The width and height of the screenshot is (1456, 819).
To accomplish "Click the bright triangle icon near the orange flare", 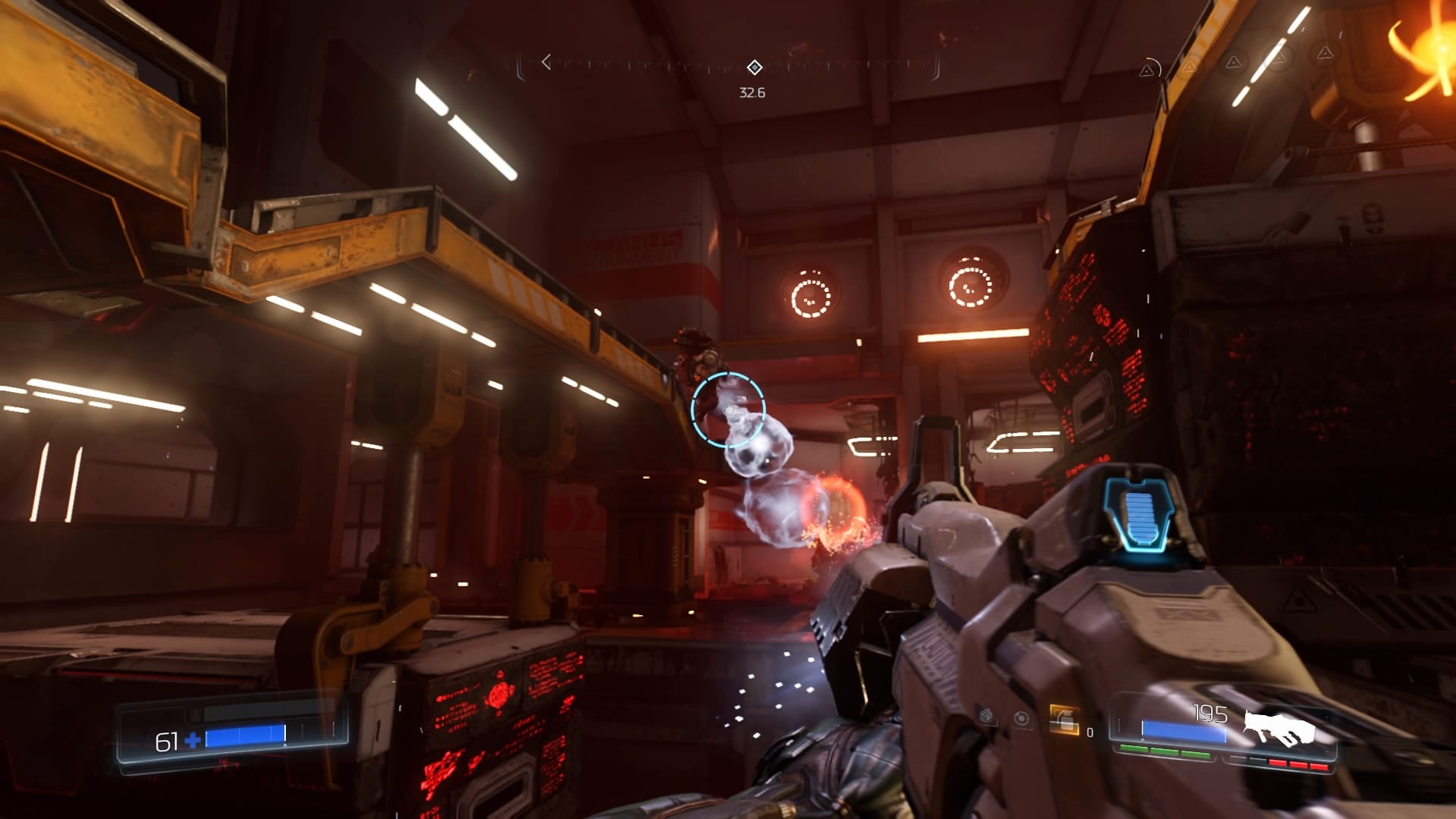I will pyautogui.click(x=1325, y=54).
